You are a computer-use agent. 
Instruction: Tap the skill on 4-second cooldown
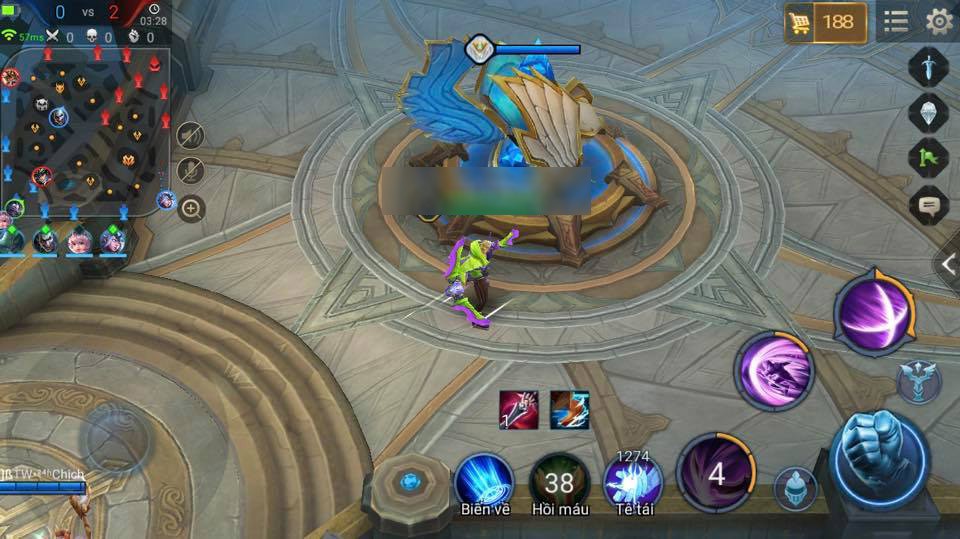(716, 473)
